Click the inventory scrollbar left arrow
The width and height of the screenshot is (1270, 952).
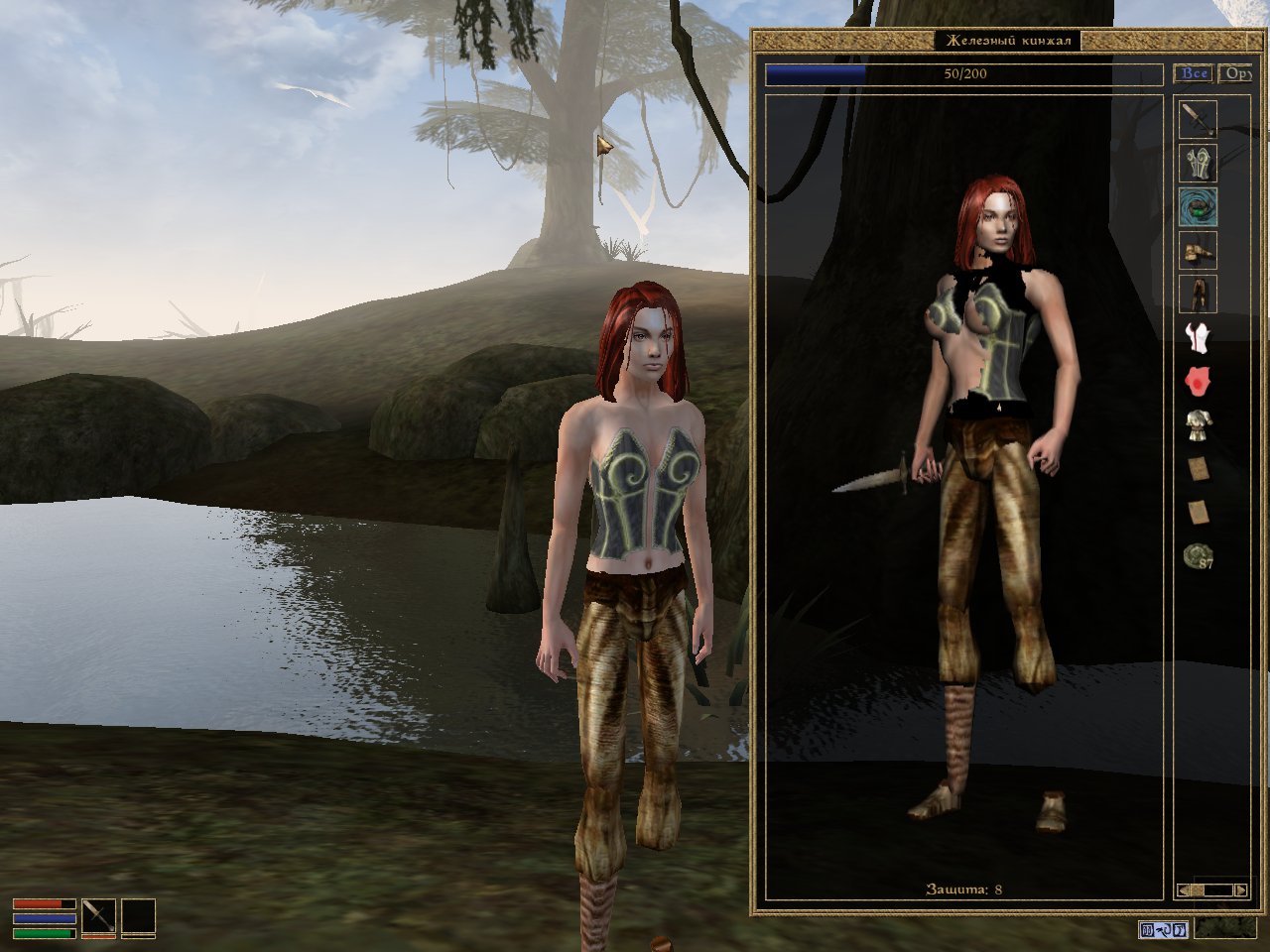[x=1183, y=891]
